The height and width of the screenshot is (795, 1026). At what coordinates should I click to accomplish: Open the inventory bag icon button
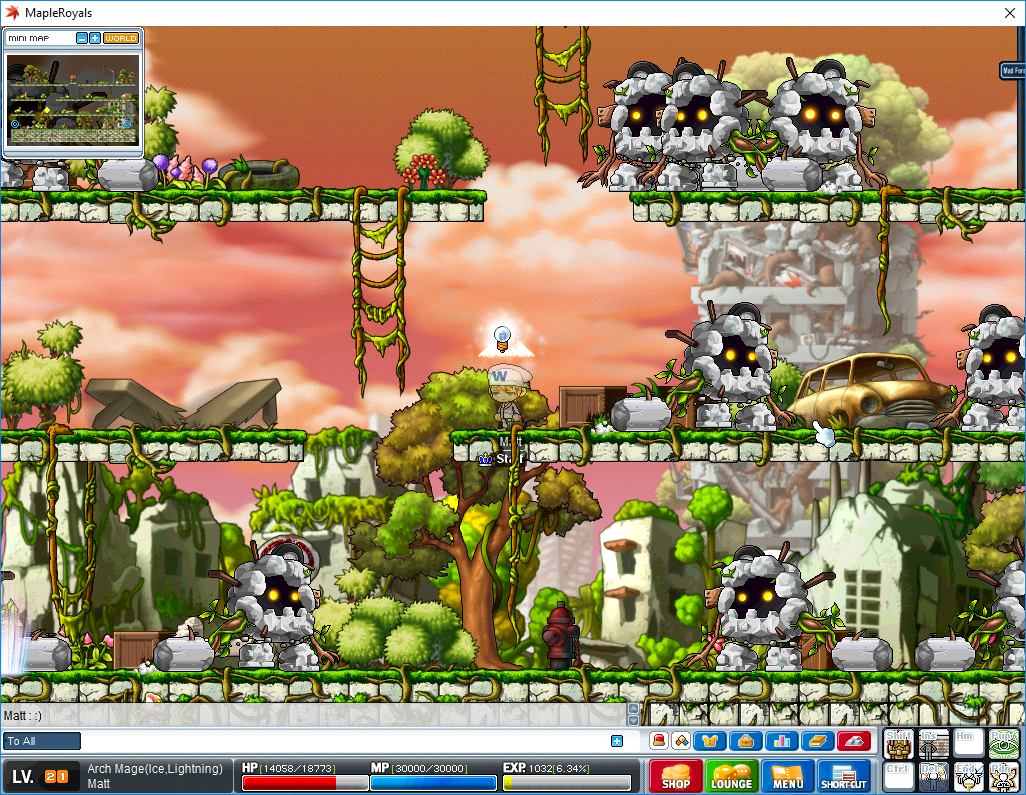click(746, 741)
